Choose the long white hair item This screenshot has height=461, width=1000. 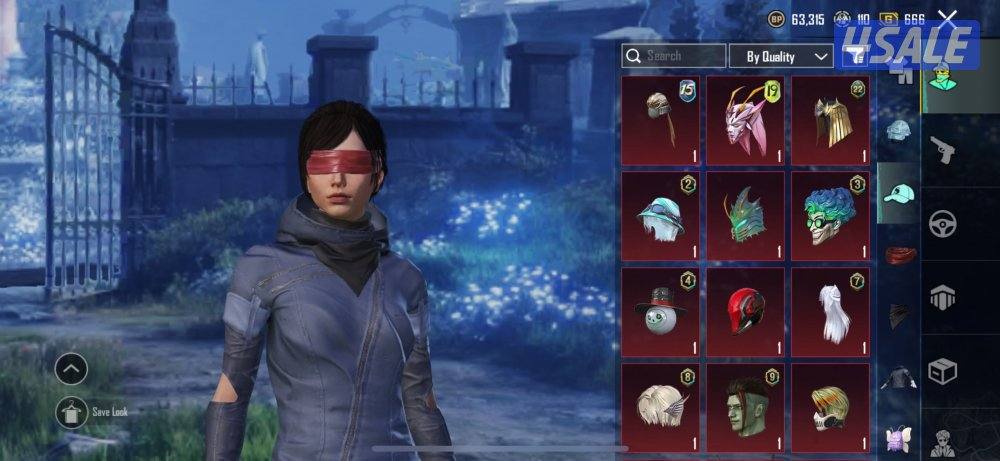[x=830, y=310]
